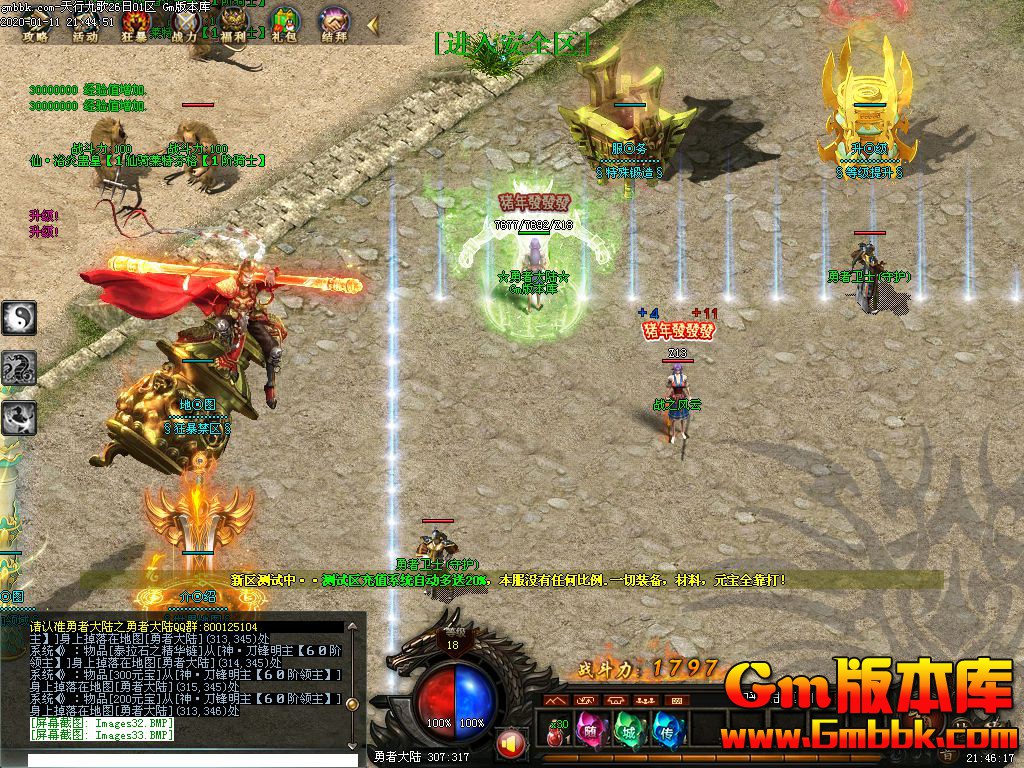Screen dimensions: 1024x768
Task: Click the chat input field
Action: coord(180,760)
